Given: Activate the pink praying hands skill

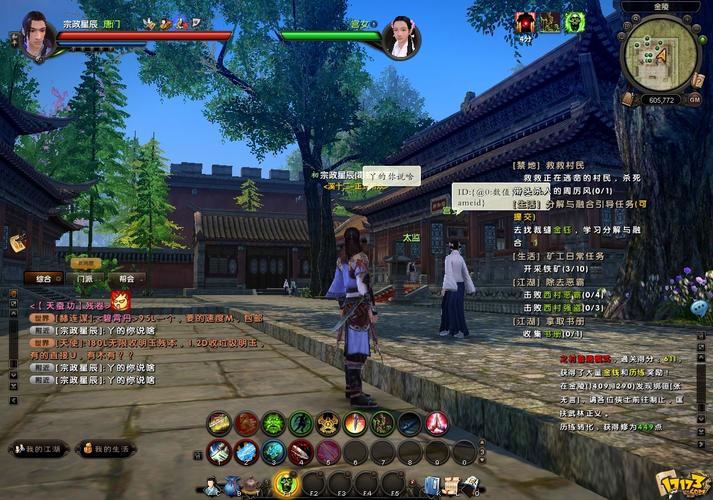Looking at the screenshot, I should tap(437, 424).
